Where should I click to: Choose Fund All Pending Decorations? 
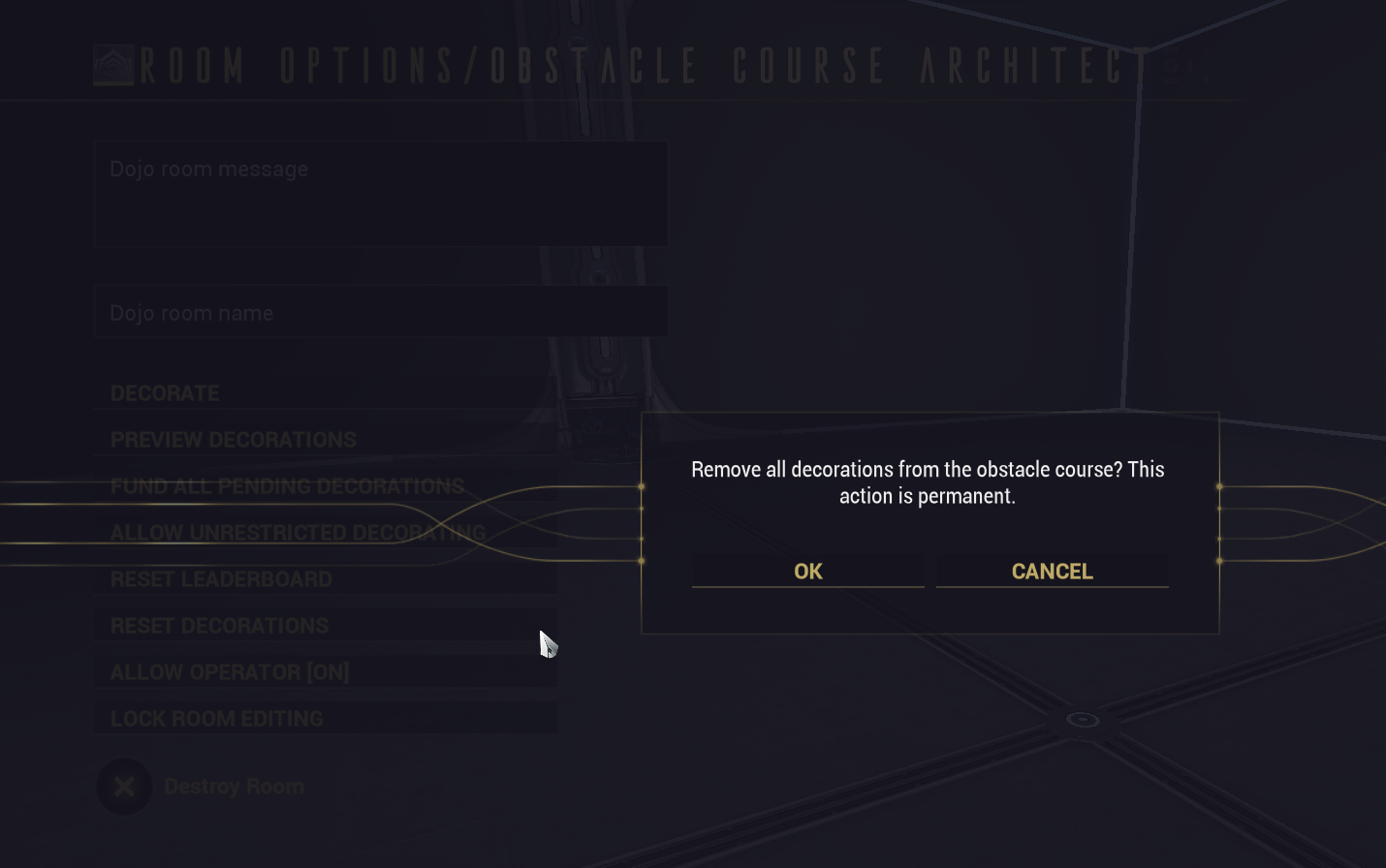click(x=326, y=486)
